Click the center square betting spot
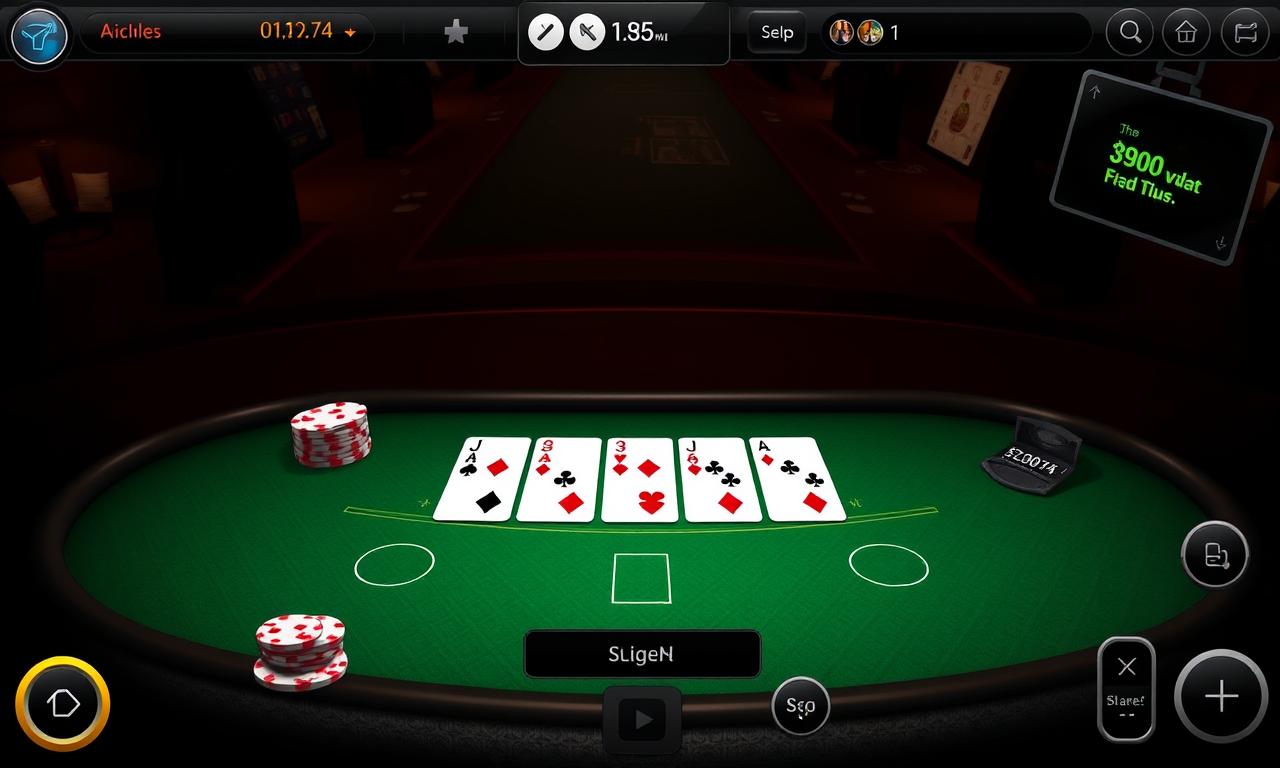This screenshot has height=768, width=1280. pos(640,578)
